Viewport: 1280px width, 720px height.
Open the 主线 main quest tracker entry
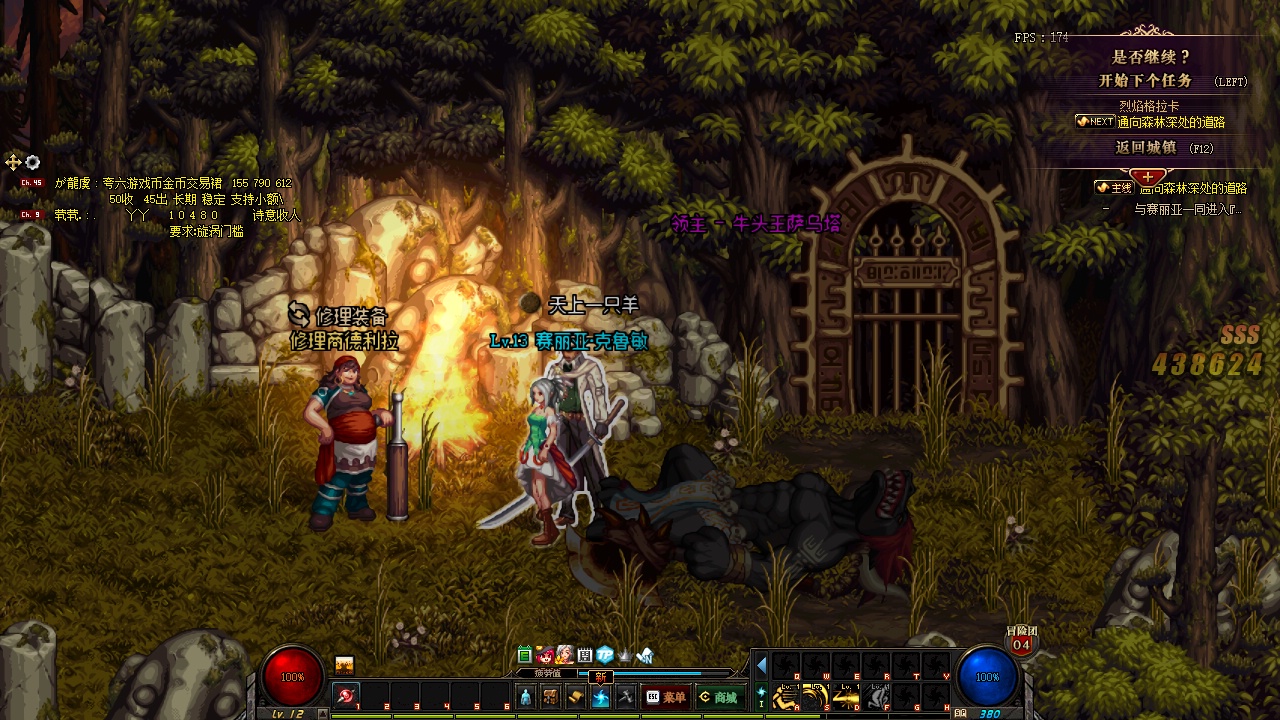pyautogui.click(x=1170, y=188)
